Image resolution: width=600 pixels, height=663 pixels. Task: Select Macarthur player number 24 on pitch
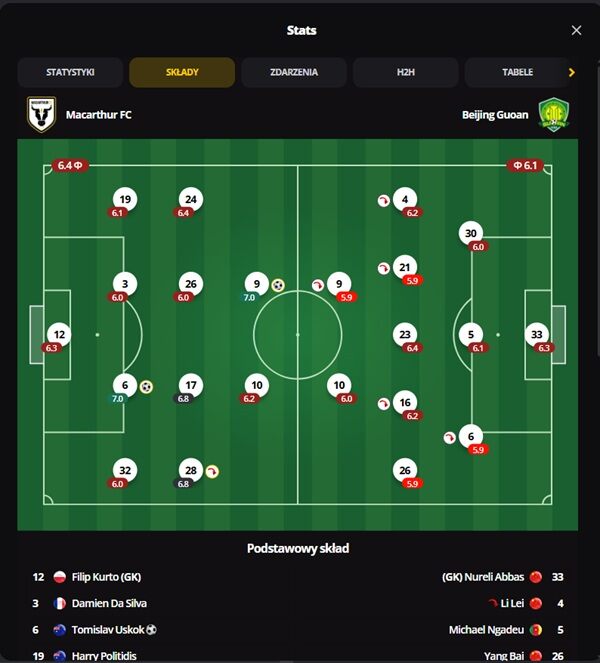[190, 199]
